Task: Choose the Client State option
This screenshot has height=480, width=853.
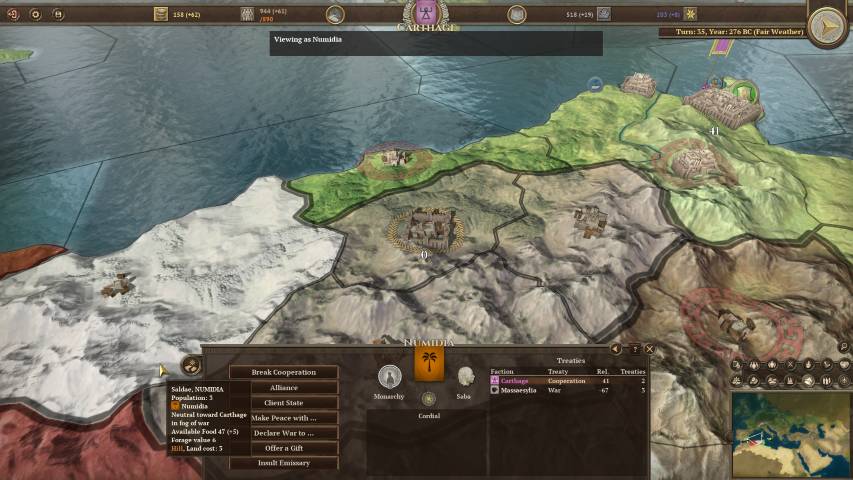Action: pyautogui.click(x=283, y=402)
